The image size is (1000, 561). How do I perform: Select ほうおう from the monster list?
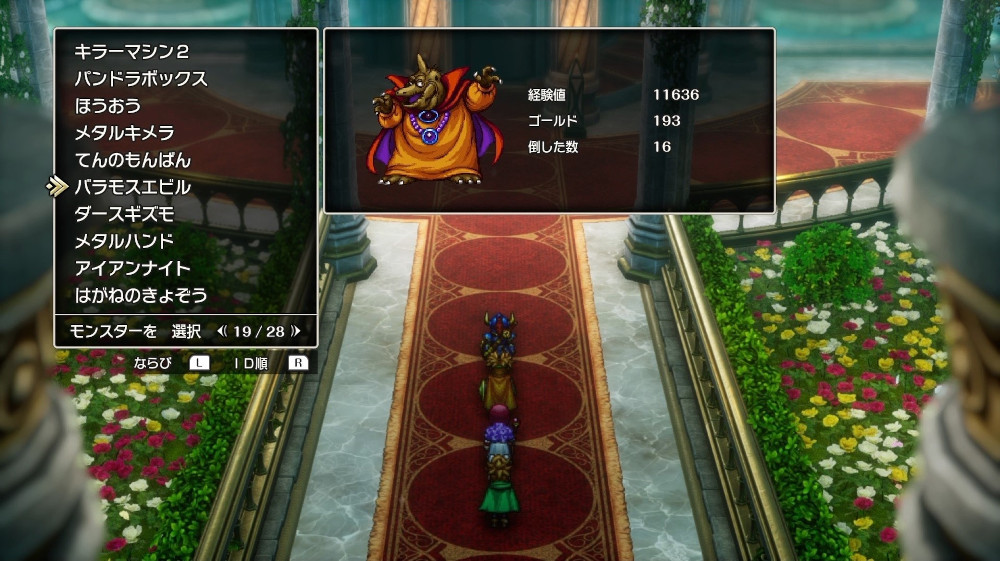pyautogui.click(x=108, y=106)
